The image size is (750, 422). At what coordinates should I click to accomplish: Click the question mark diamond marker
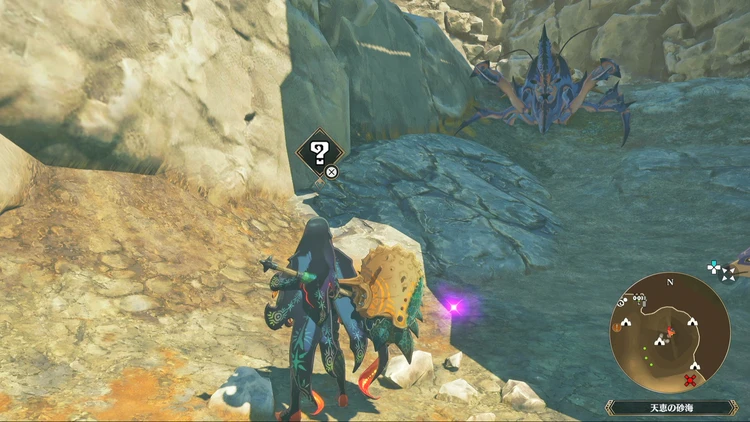(x=320, y=153)
